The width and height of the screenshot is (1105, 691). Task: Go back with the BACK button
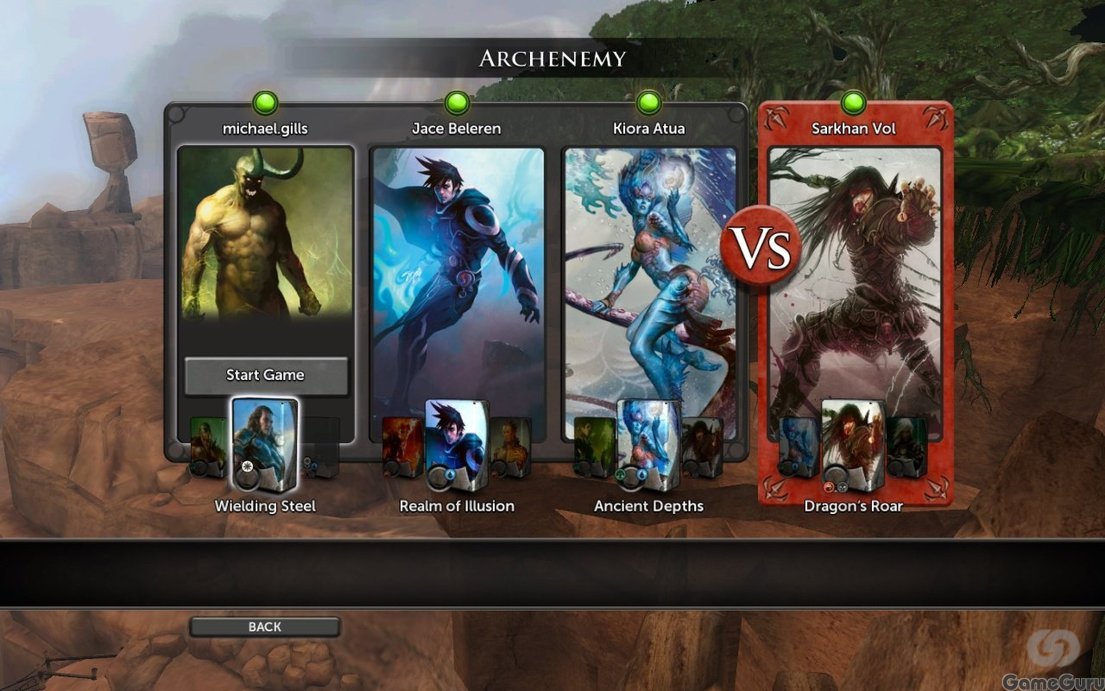265,627
